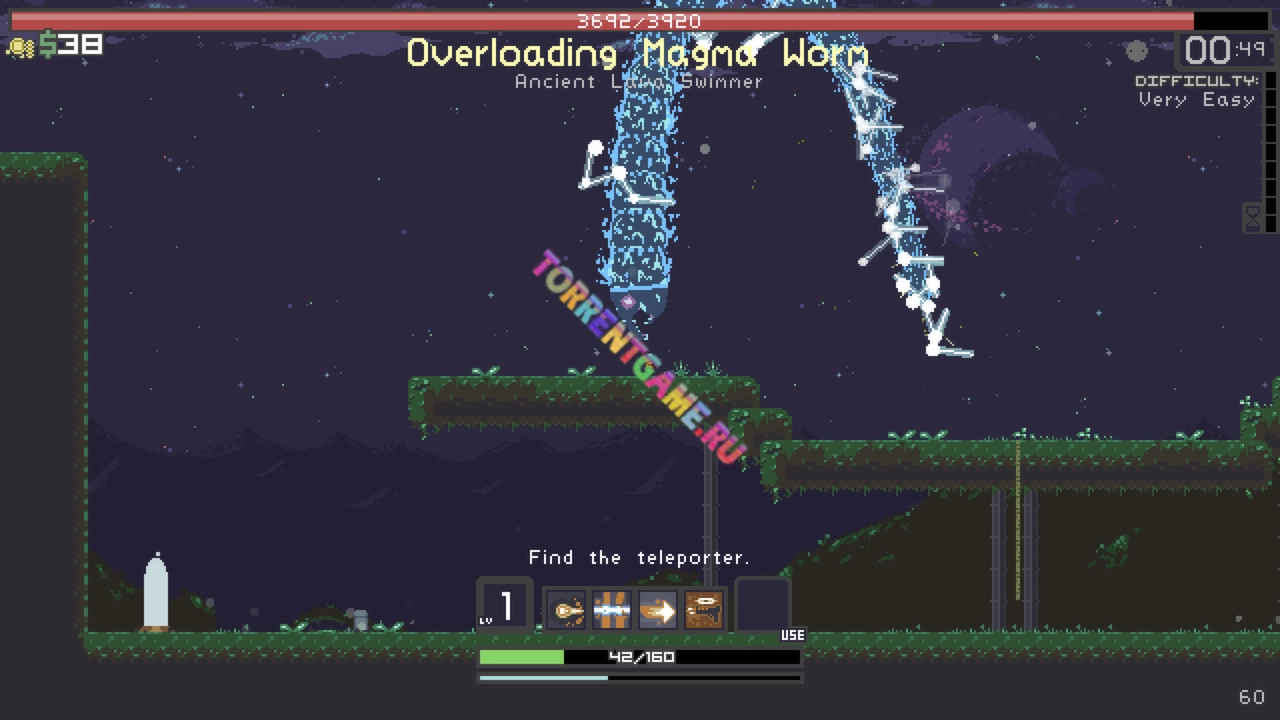Trigger the Tactical Dive arrow skill
Image resolution: width=1280 pixels, height=720 pixels.
[x=658, y=609]
